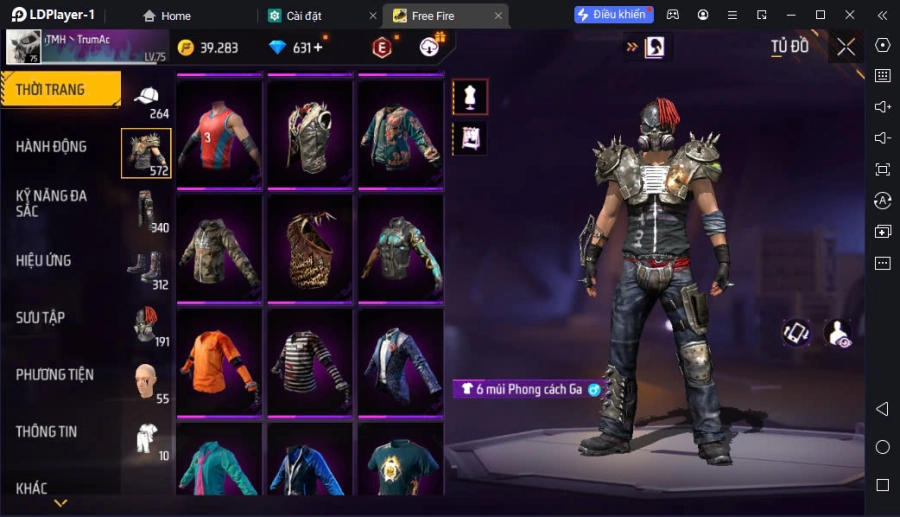Select the black and white striped shirt
900x517 pixels.
310,361
